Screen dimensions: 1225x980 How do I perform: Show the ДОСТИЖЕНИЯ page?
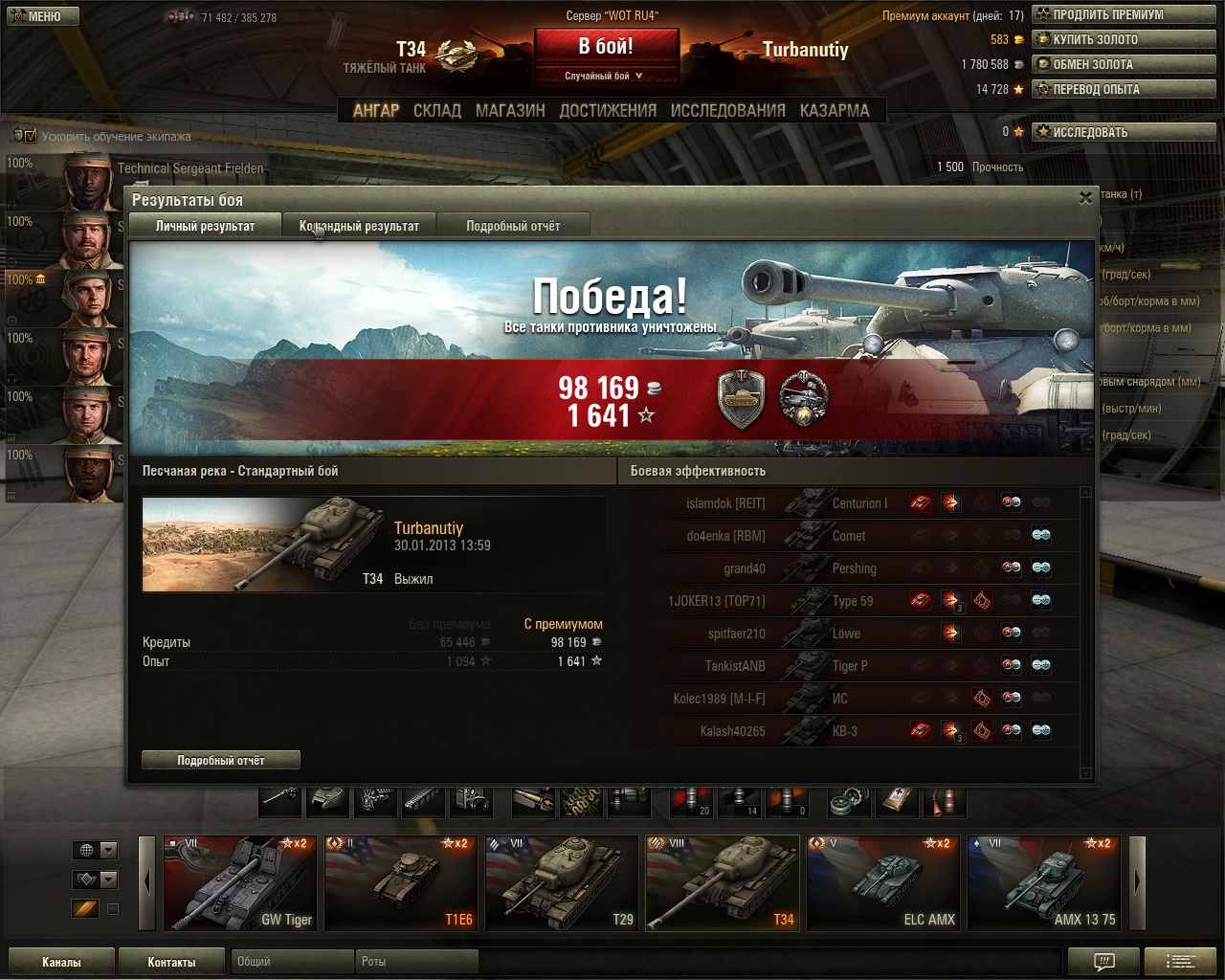click(x=608, y=111)
